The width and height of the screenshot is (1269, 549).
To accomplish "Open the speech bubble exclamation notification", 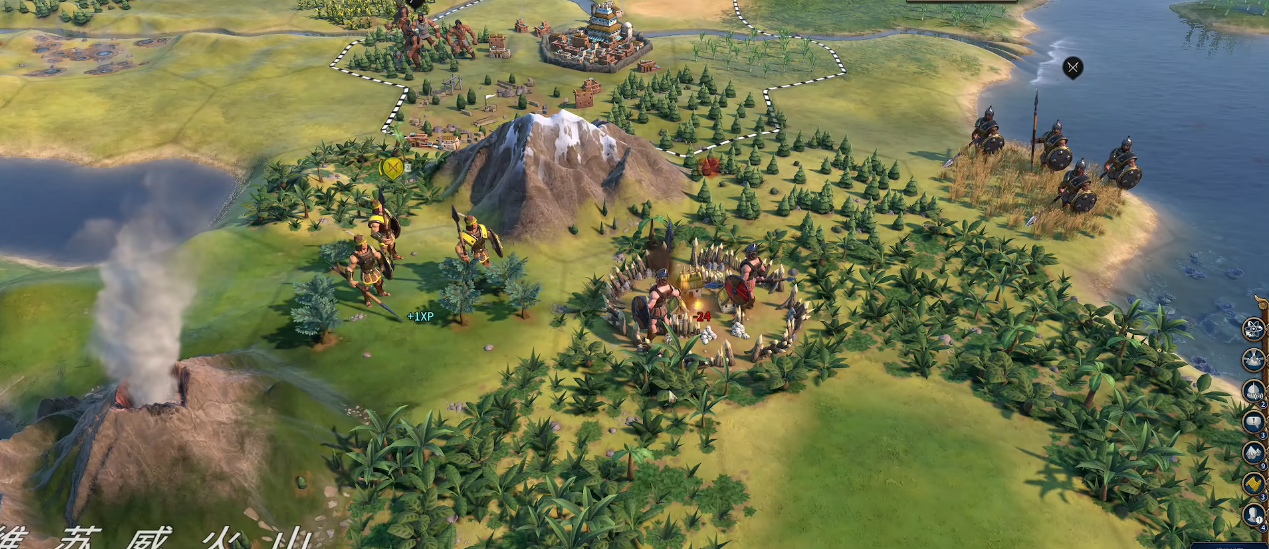I will 1253,421.
